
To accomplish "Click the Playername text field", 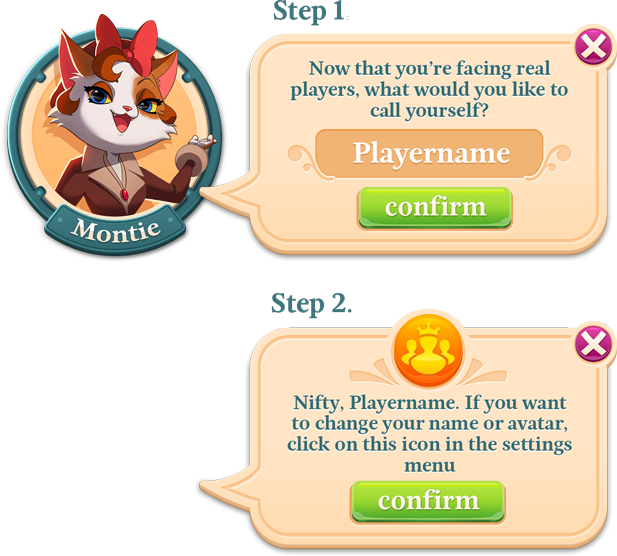I will click(430, 153).
